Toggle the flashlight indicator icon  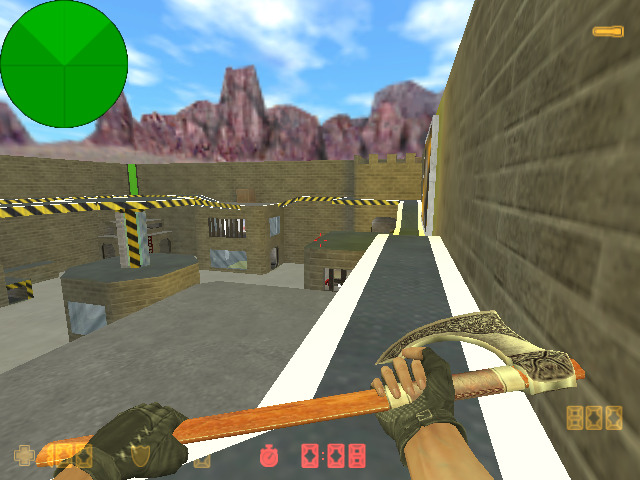[607, 32]
